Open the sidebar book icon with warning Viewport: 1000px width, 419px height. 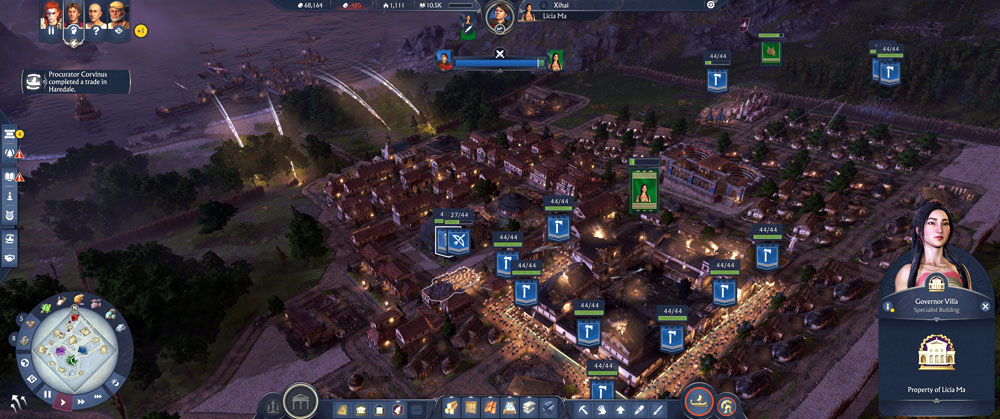[10, 176]
